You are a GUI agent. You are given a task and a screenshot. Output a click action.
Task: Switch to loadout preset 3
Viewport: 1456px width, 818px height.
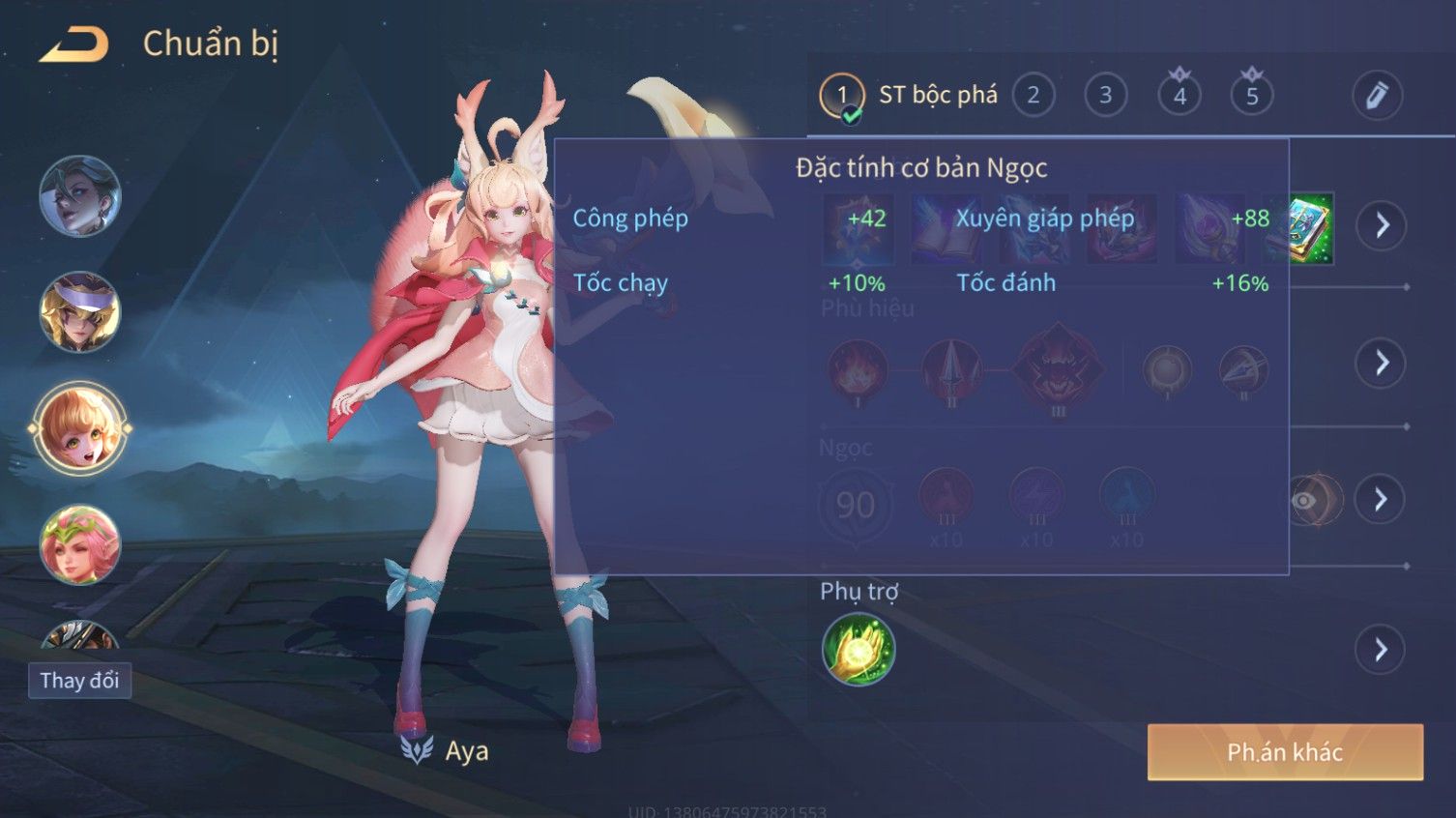click(1105, 95)
